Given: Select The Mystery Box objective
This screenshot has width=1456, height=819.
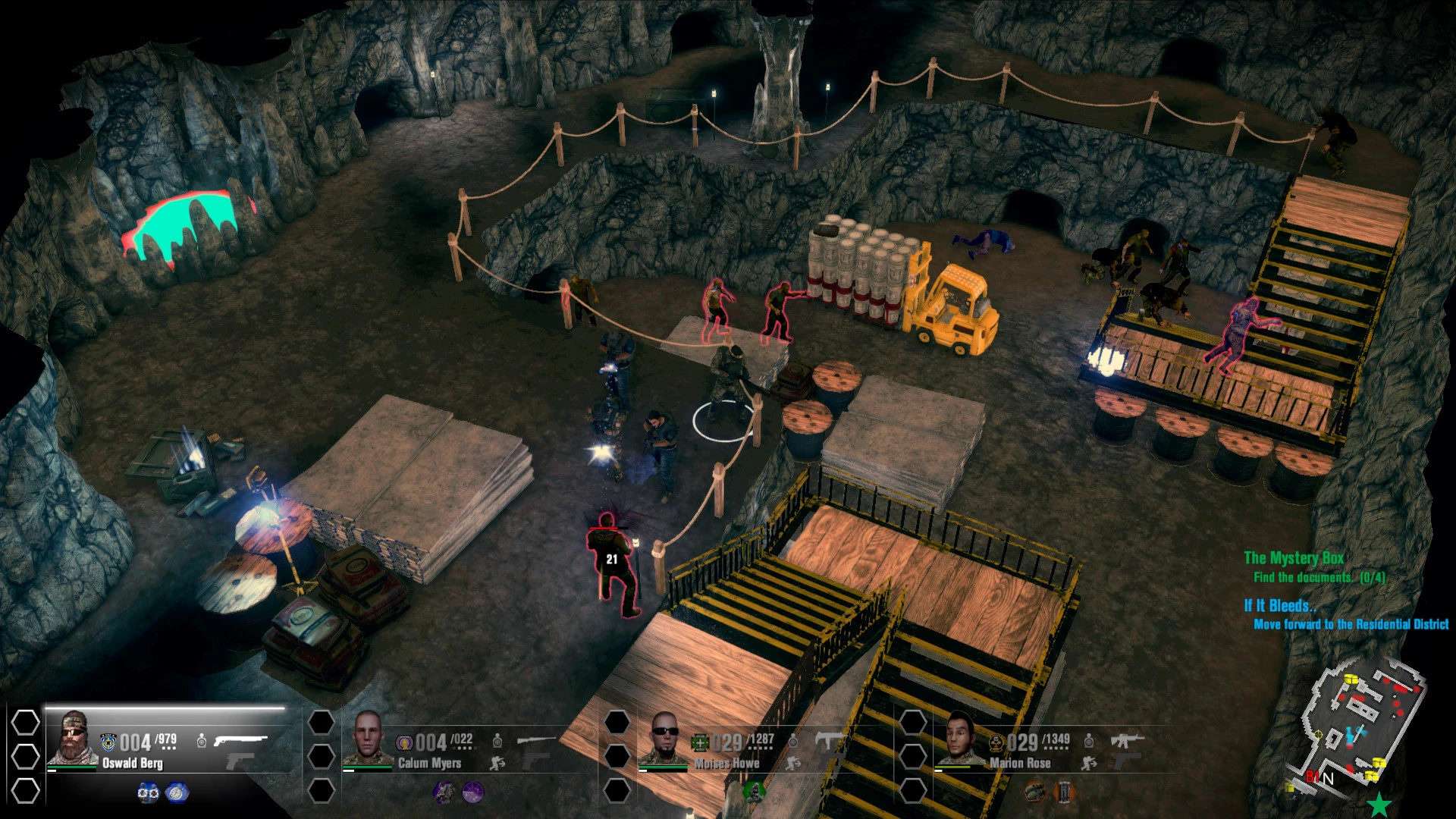Looking at the screenshot, I should 1294,558.
